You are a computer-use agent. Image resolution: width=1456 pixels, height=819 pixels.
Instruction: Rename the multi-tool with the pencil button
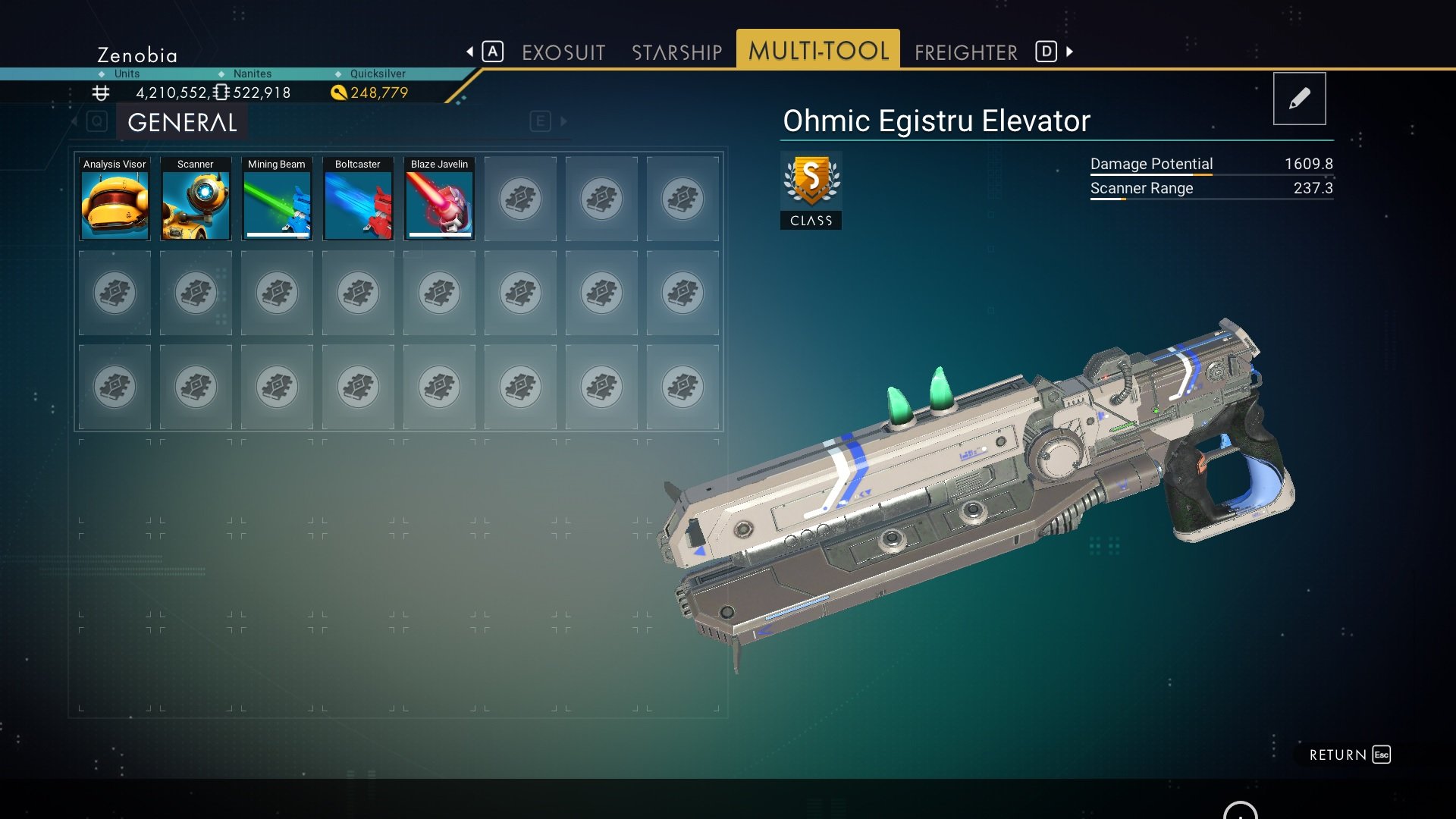coord(1299,99)
